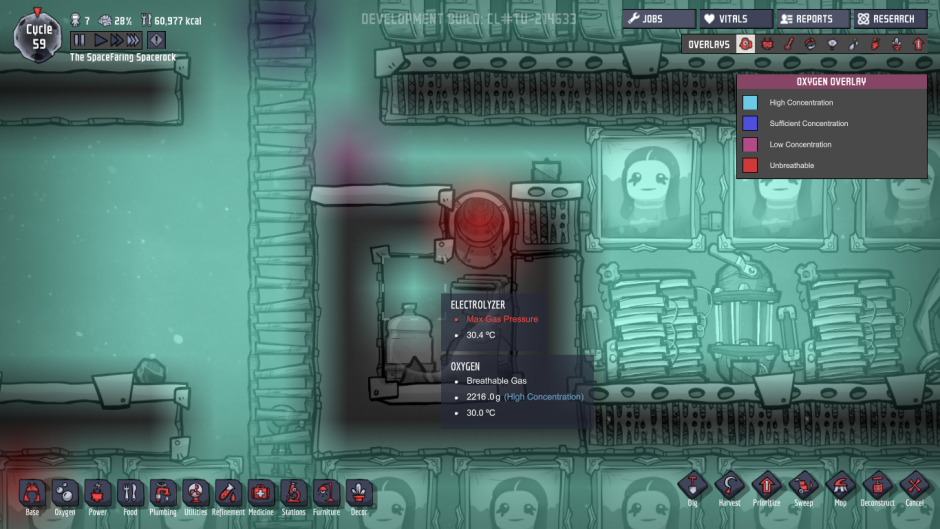Image resolution: width=940 pixels, height=529 pixels.
Task: Set game speed to triple arrows
Action: pyautogui.click(x=133, y=40)
